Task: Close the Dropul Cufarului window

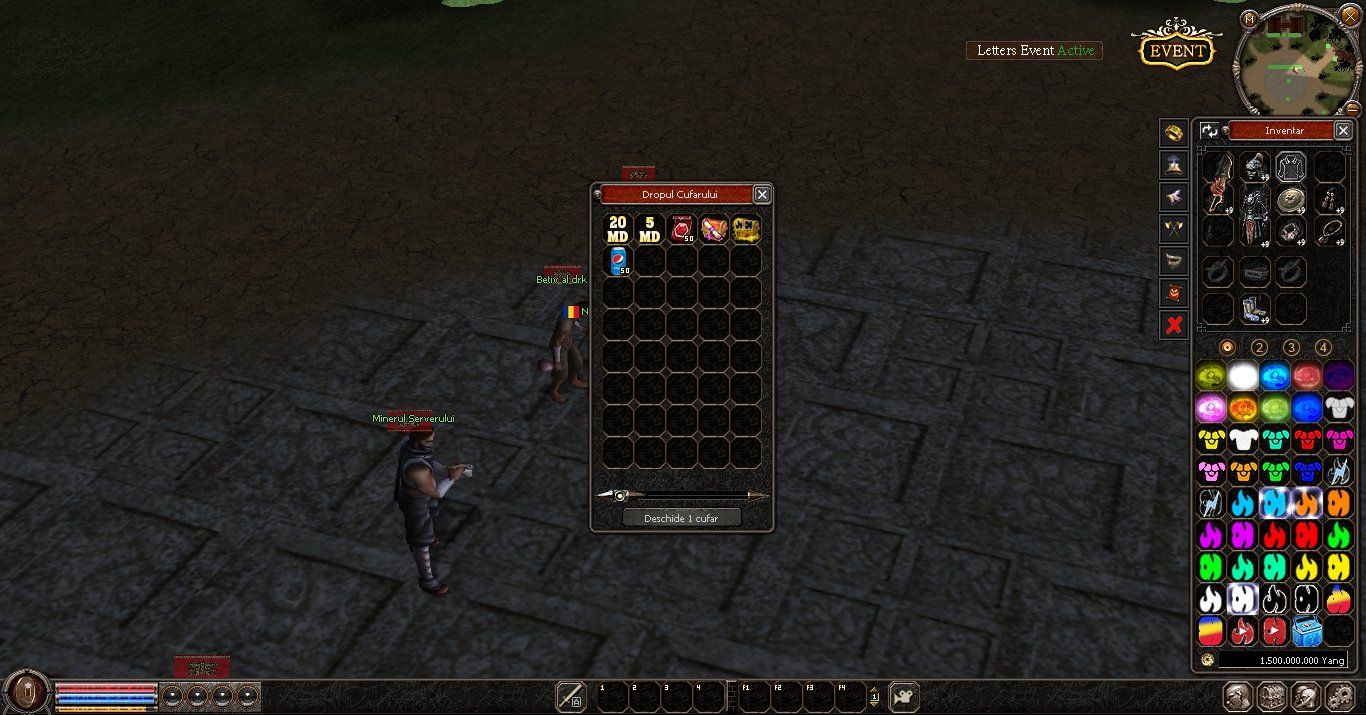Action: click(762, 194)
